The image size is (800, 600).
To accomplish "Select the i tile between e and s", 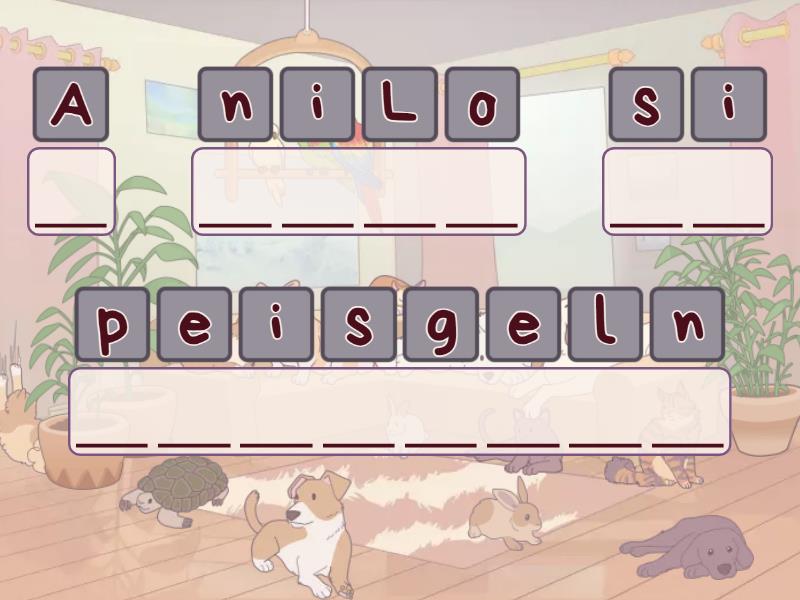I will click(276, 324).
